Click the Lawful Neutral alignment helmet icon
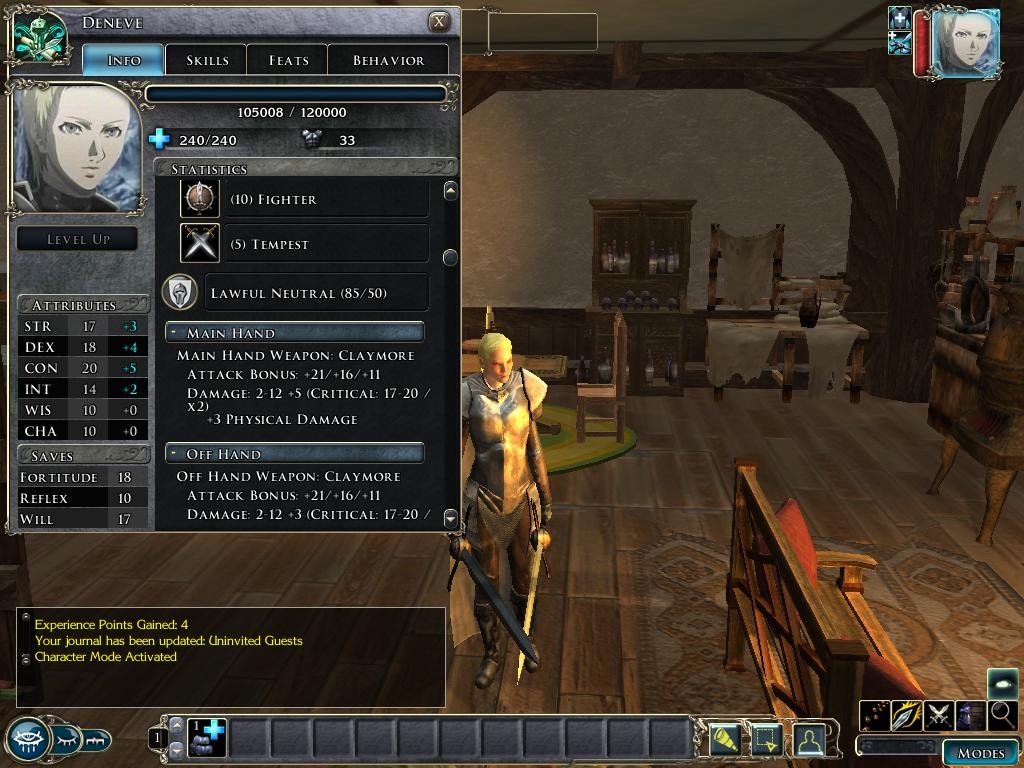 point(180,292)
